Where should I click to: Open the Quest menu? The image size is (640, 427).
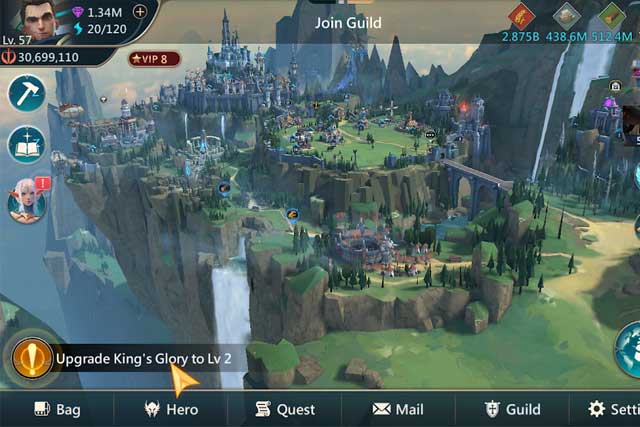[x=285, y=409]
